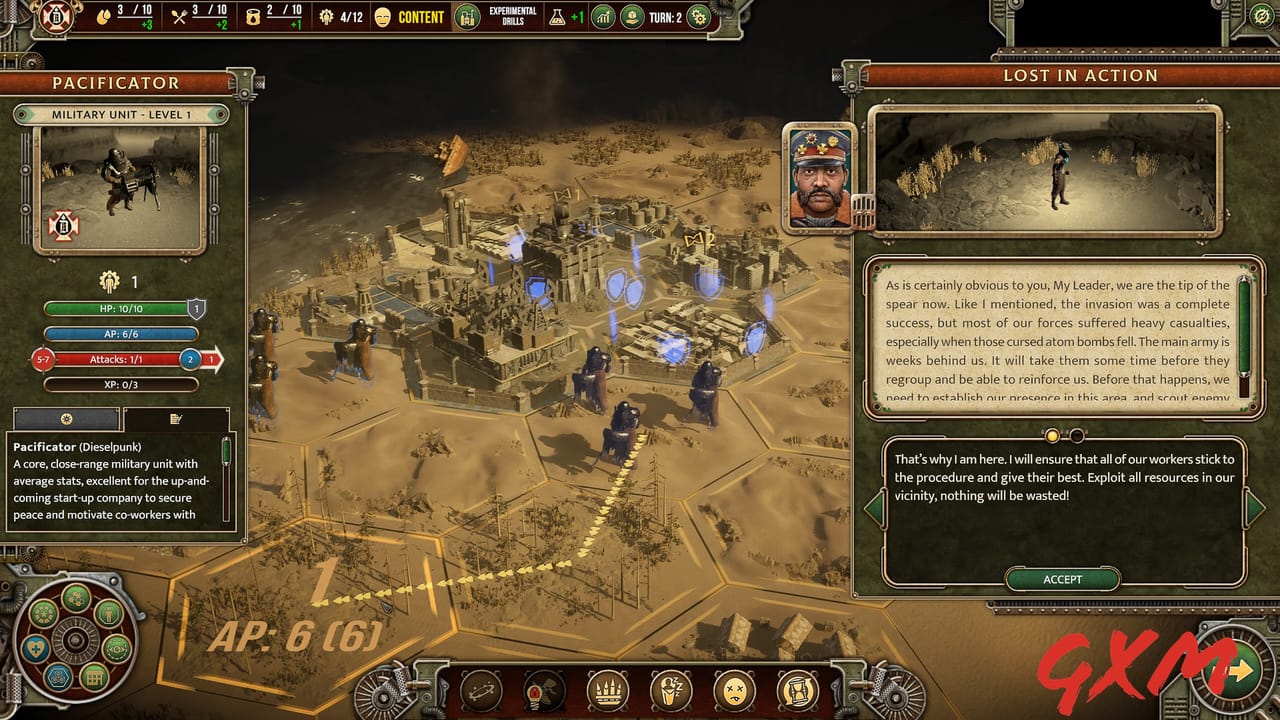Click the medical heart icon on radial wheel
This screenshot has height=720, width=1280.
point(36,647)
